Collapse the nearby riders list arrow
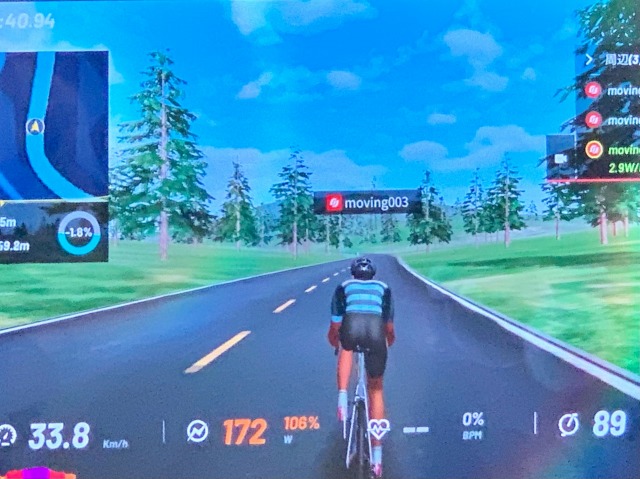Screen dimensions: 640x479 pos(588,59)
